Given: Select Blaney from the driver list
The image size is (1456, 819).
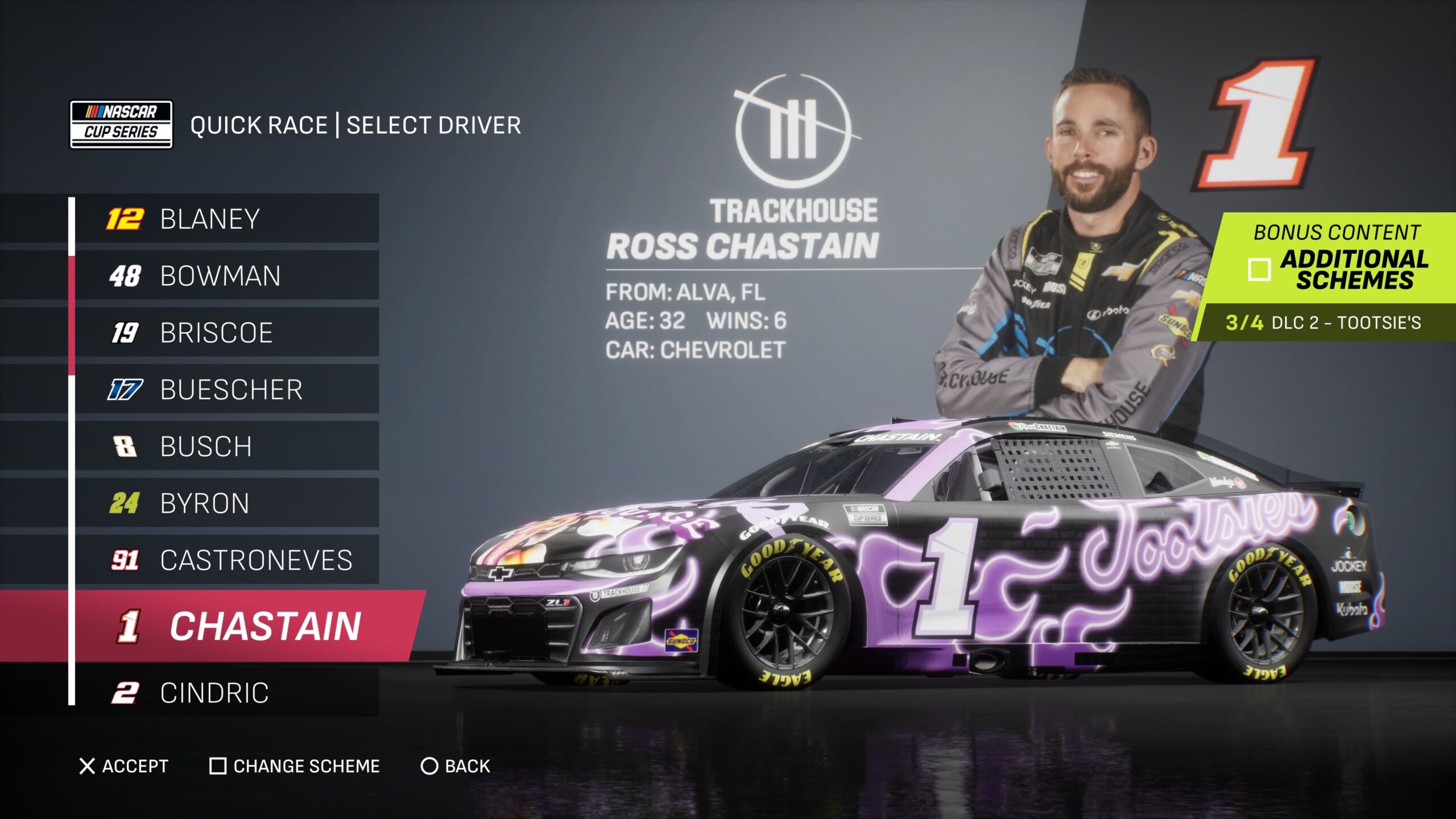Looking at the screenshot, I should pos(226,219).
